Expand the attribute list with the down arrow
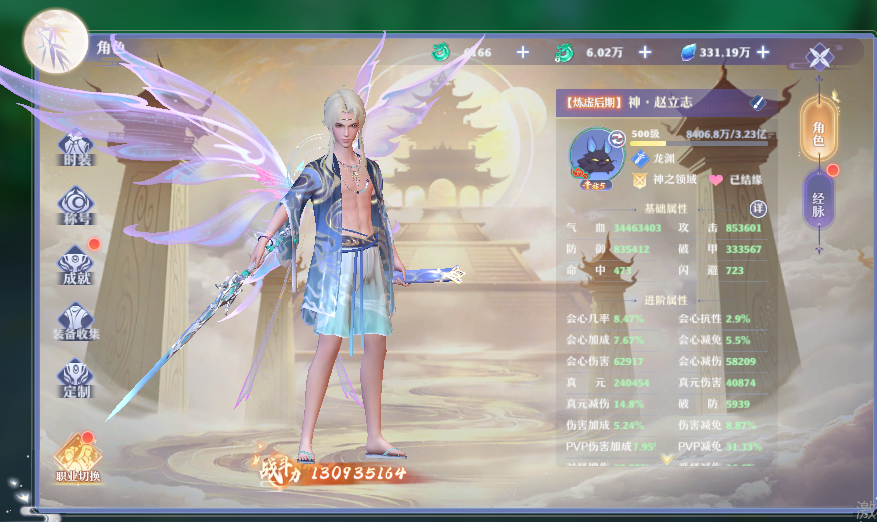Image resolution: width=877 pixels, height=522 pixels. [x=667, y=459]
